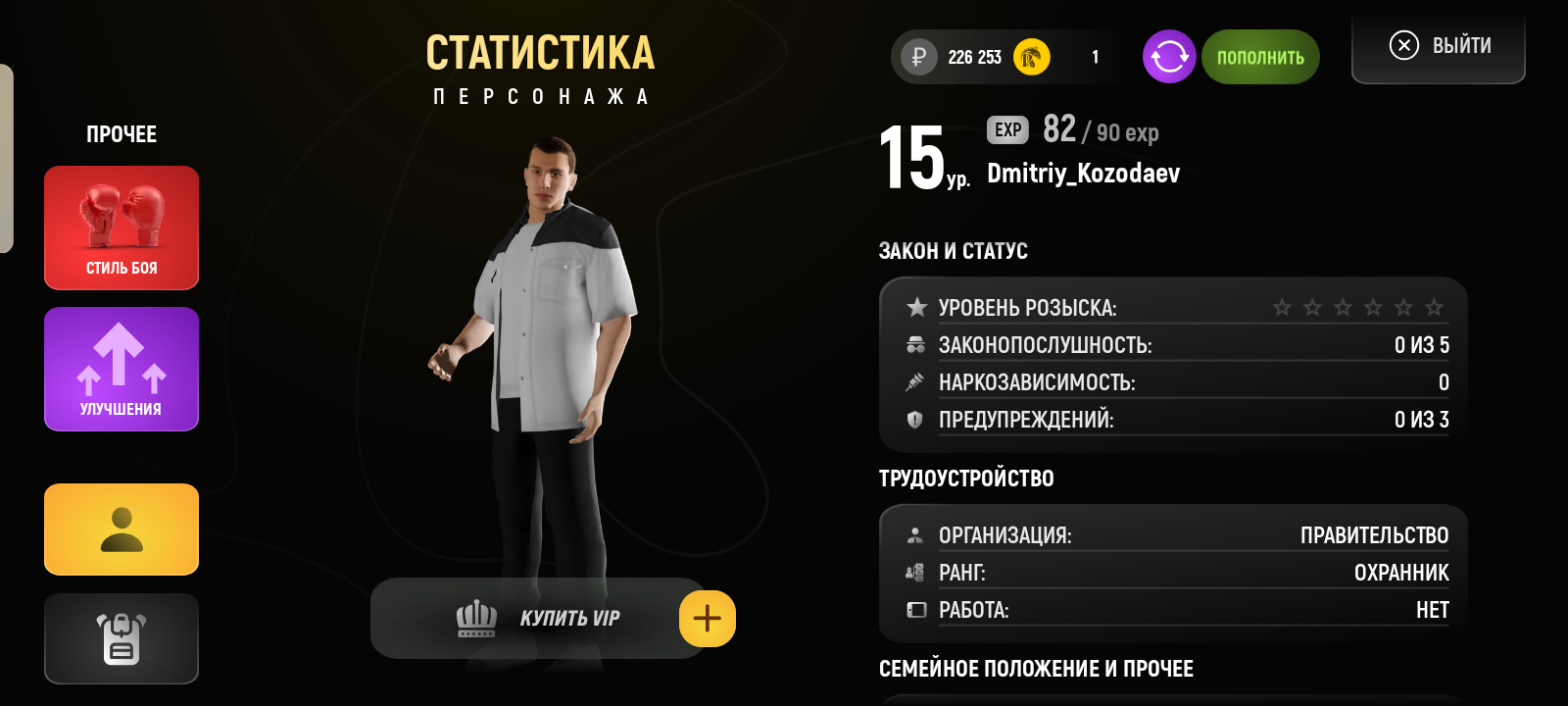Expand СЕМЕЙНОЕ ПОЛОЖЕНИЕ И ПРОЧЕЕ section
This screenshot has width=1568, height=706.
(1036, 669)
